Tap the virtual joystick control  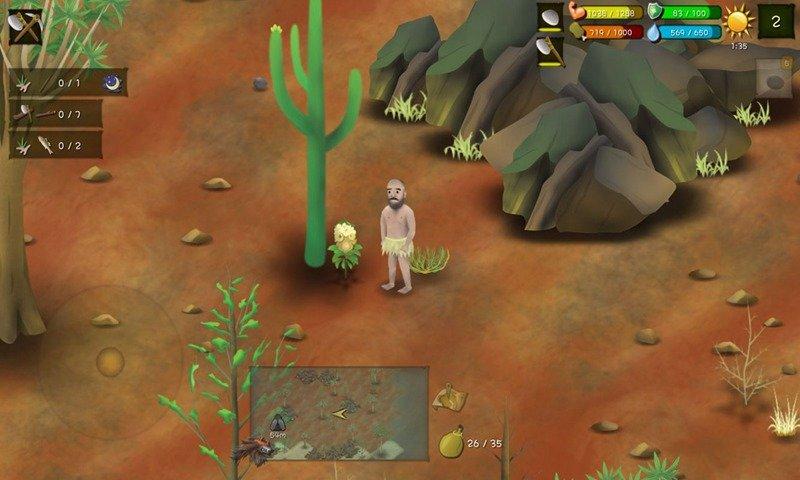[110, 361]
